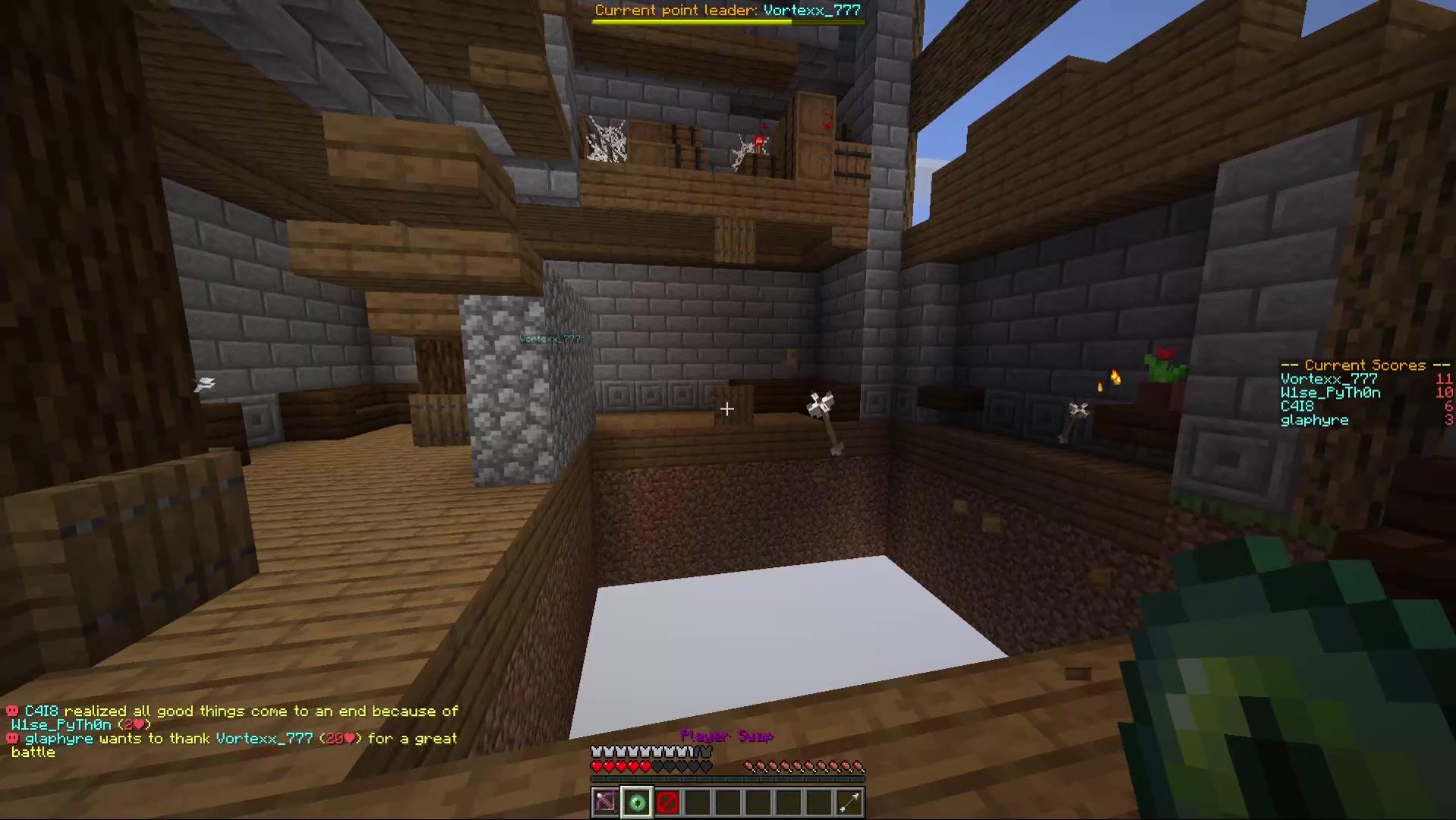Image resolution: width=1456 pixels, height=820 pixels.
Task: Select the Eye of Ender hotbar item
Action: (x=636, y=802)
